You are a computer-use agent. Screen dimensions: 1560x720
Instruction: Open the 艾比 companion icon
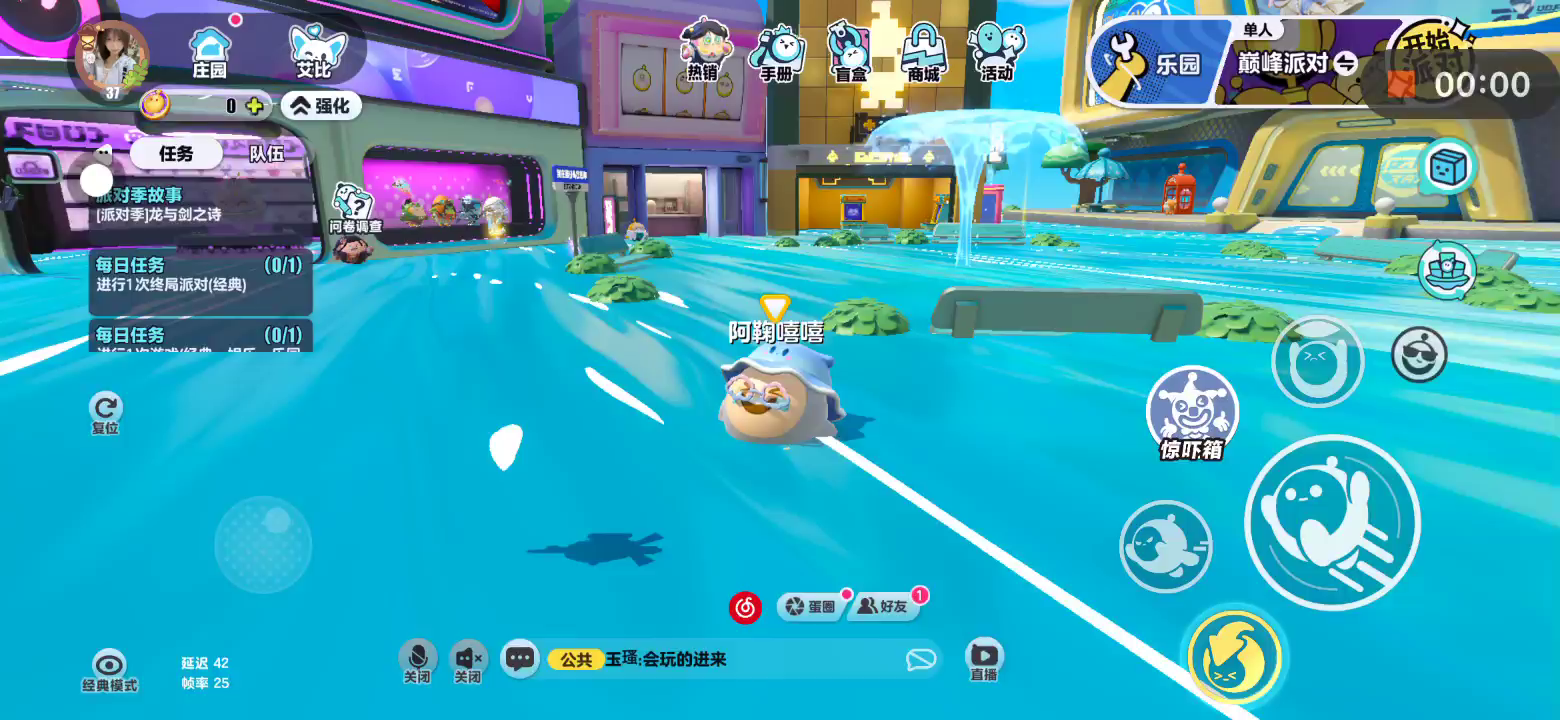pos(315,52)
